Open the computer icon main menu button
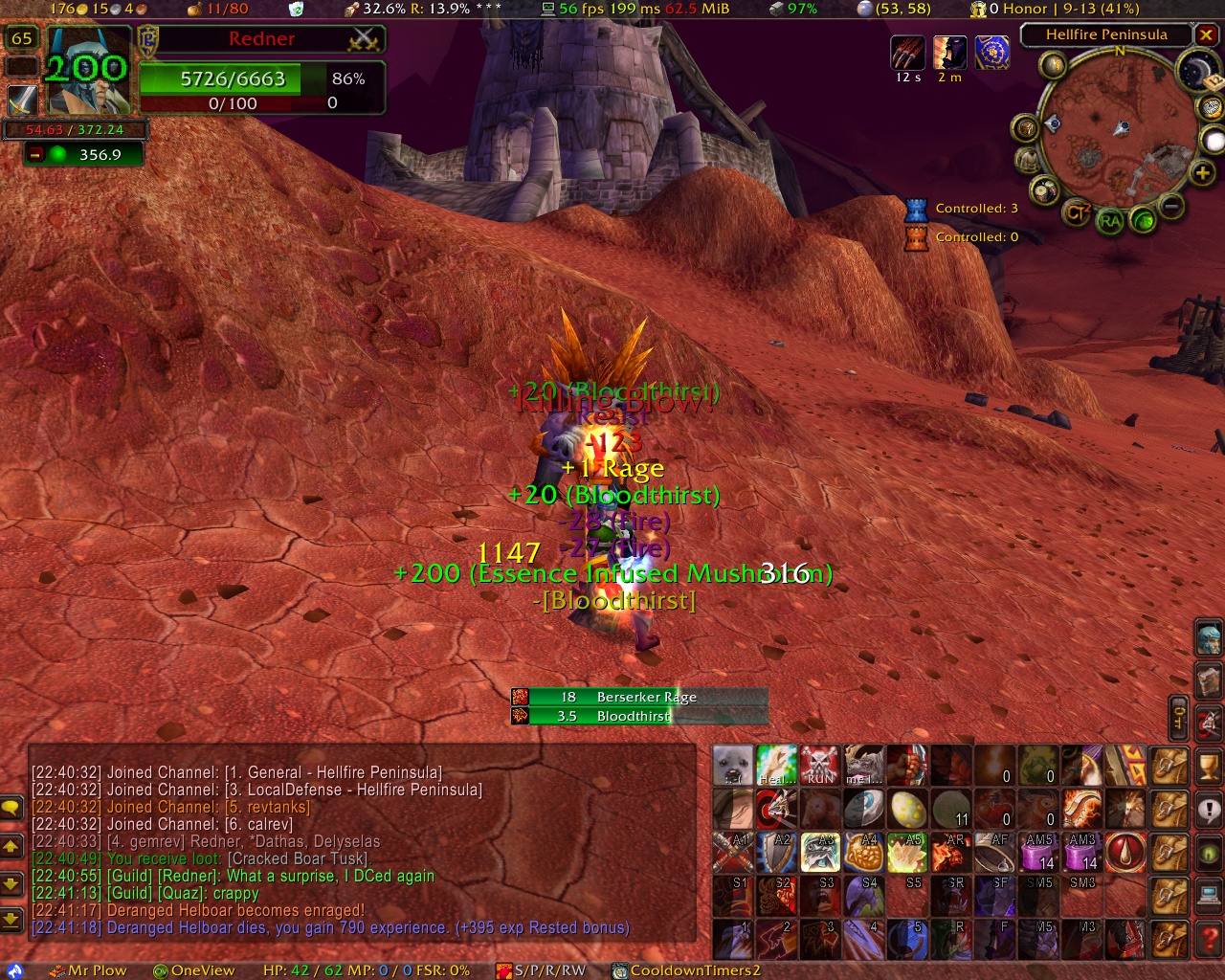Image resolution: width=1225 pixels, height=980 pixels. coord(1210,896)
